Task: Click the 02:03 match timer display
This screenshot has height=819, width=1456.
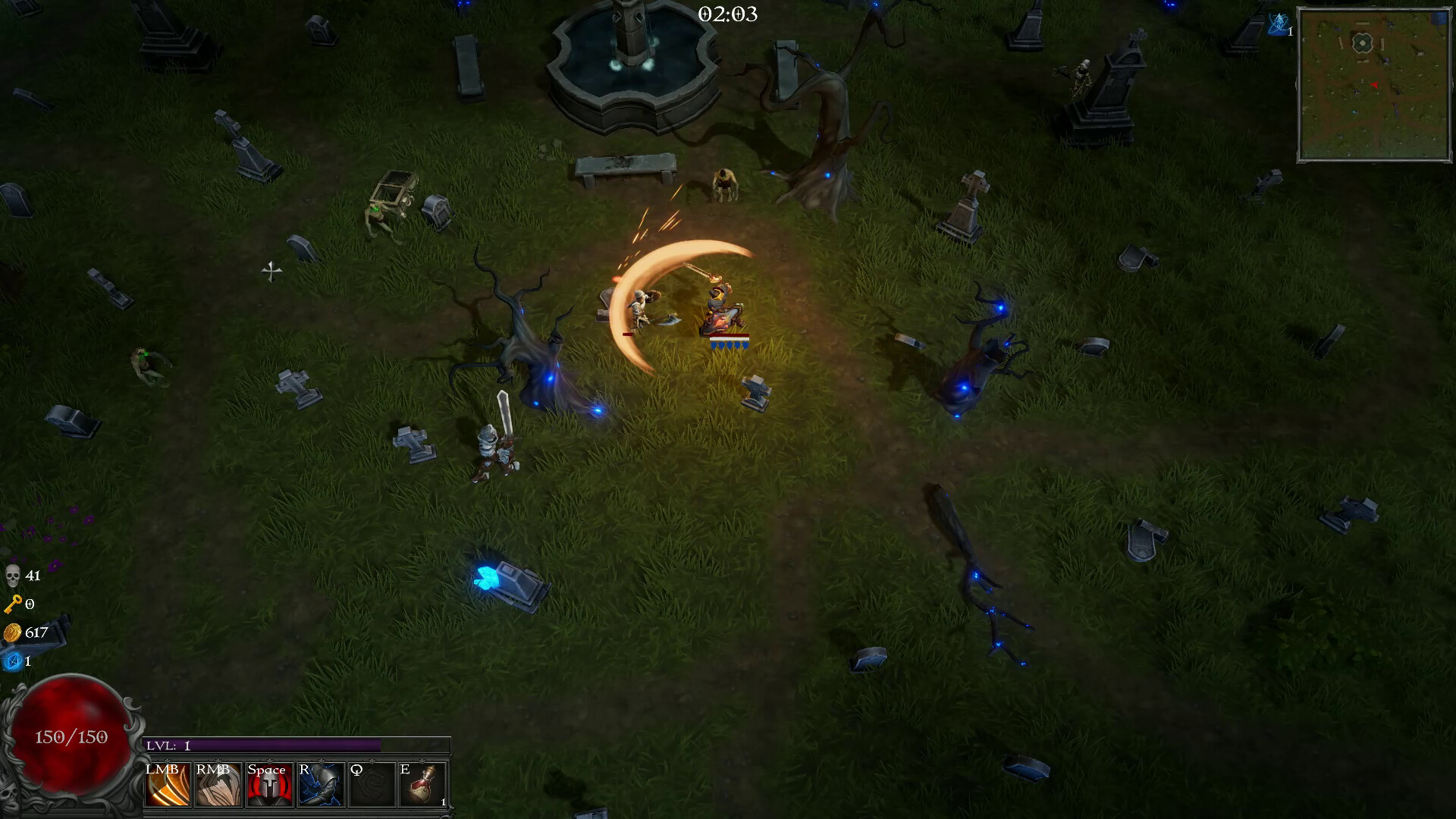Action: (727, 14)
